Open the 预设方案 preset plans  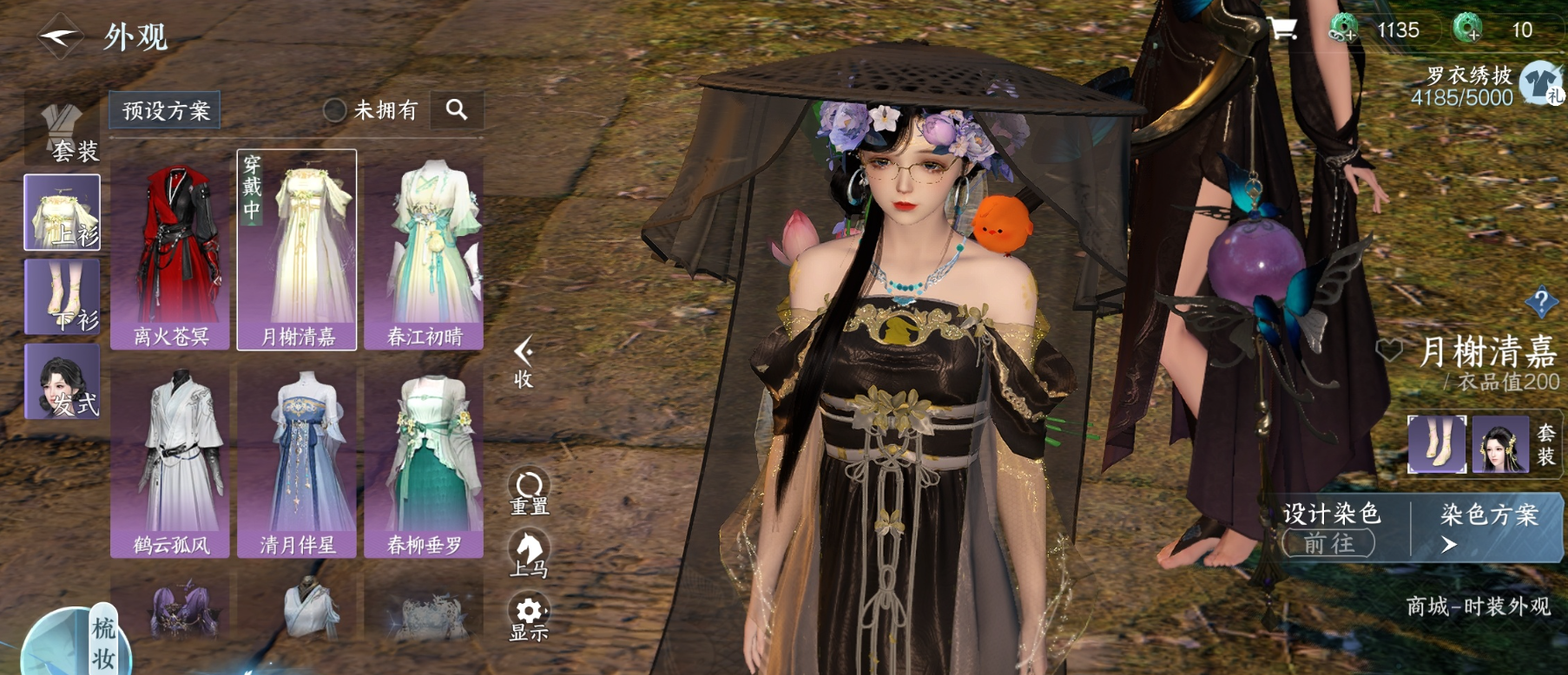pyautogui.click(x=165, y=110)
